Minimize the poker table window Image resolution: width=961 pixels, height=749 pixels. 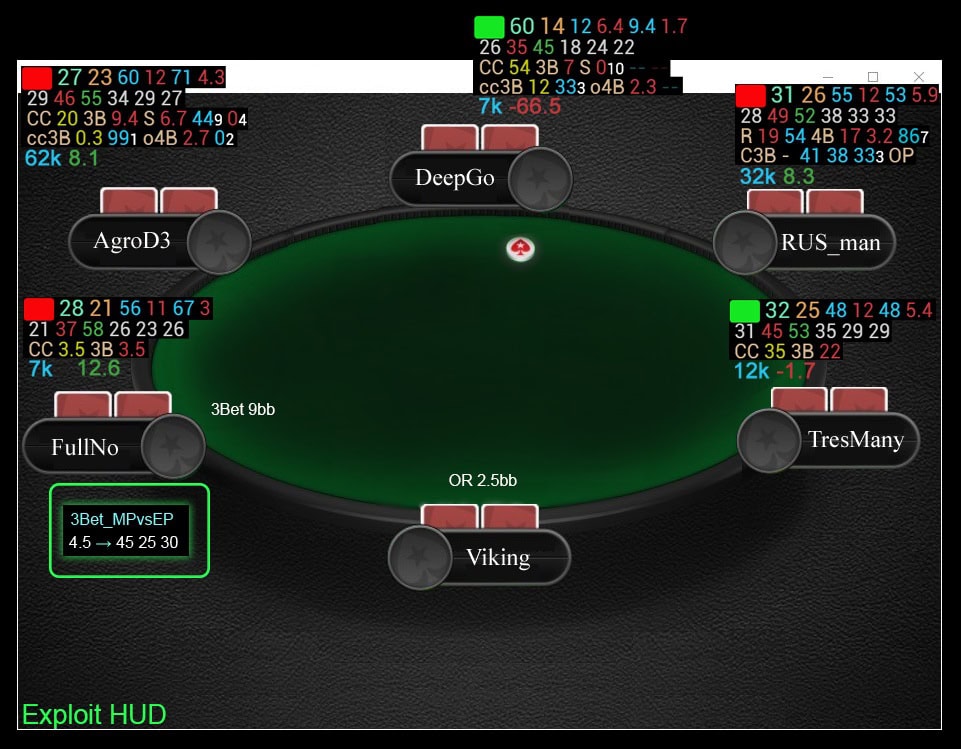point(827,77)
